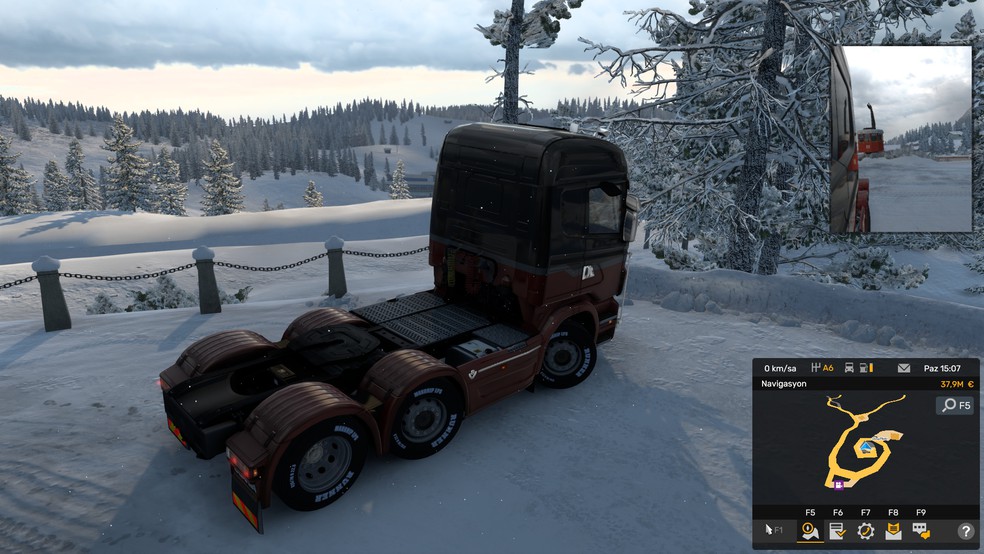Screen dimensions: 984x554
Task: Show the mail messages tab
Action: [893, 531]
